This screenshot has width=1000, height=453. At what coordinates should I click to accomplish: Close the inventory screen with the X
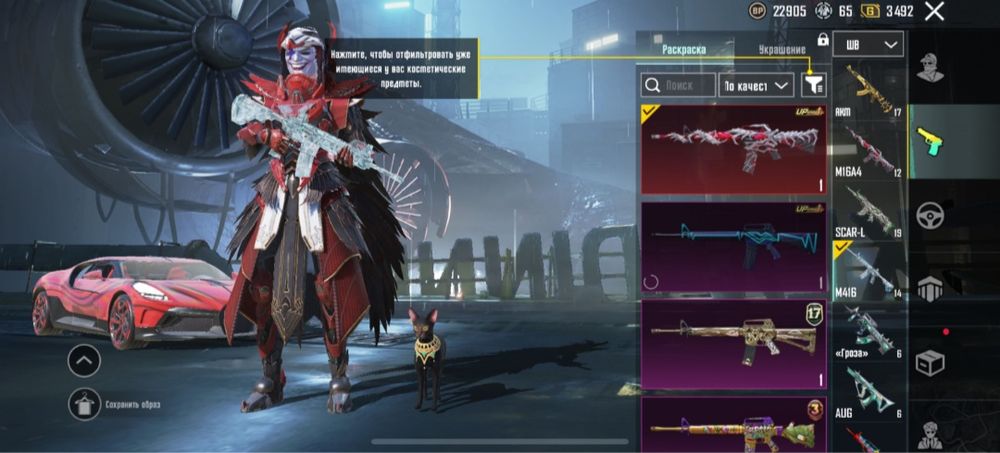click(x=934, y=12)
